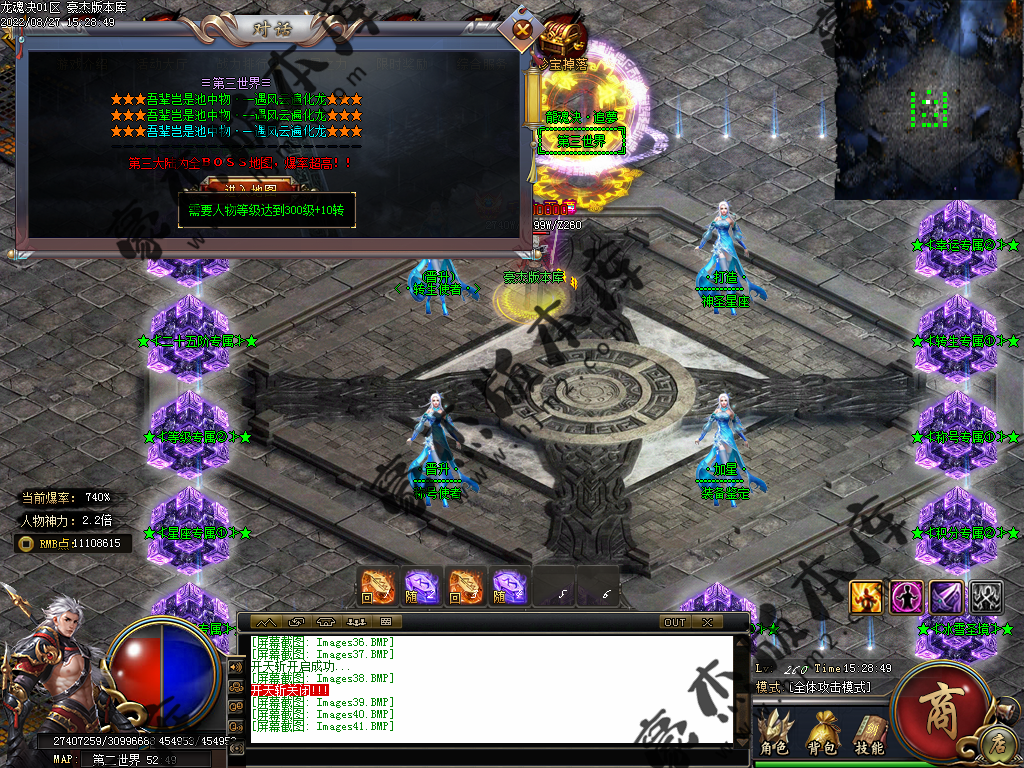Activate the pink figure buff icon

(x=906, y=597)
